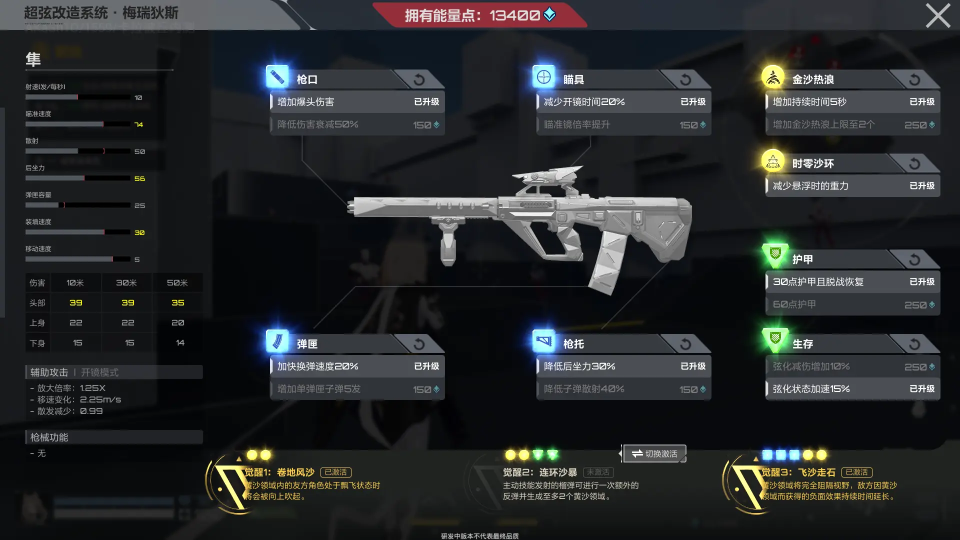Image resolution: width=960 pixels, height=540 pixels.
Task: Reset the 护甲 armor upgrades
Action: pyautogui.click(x=914, y=260)
